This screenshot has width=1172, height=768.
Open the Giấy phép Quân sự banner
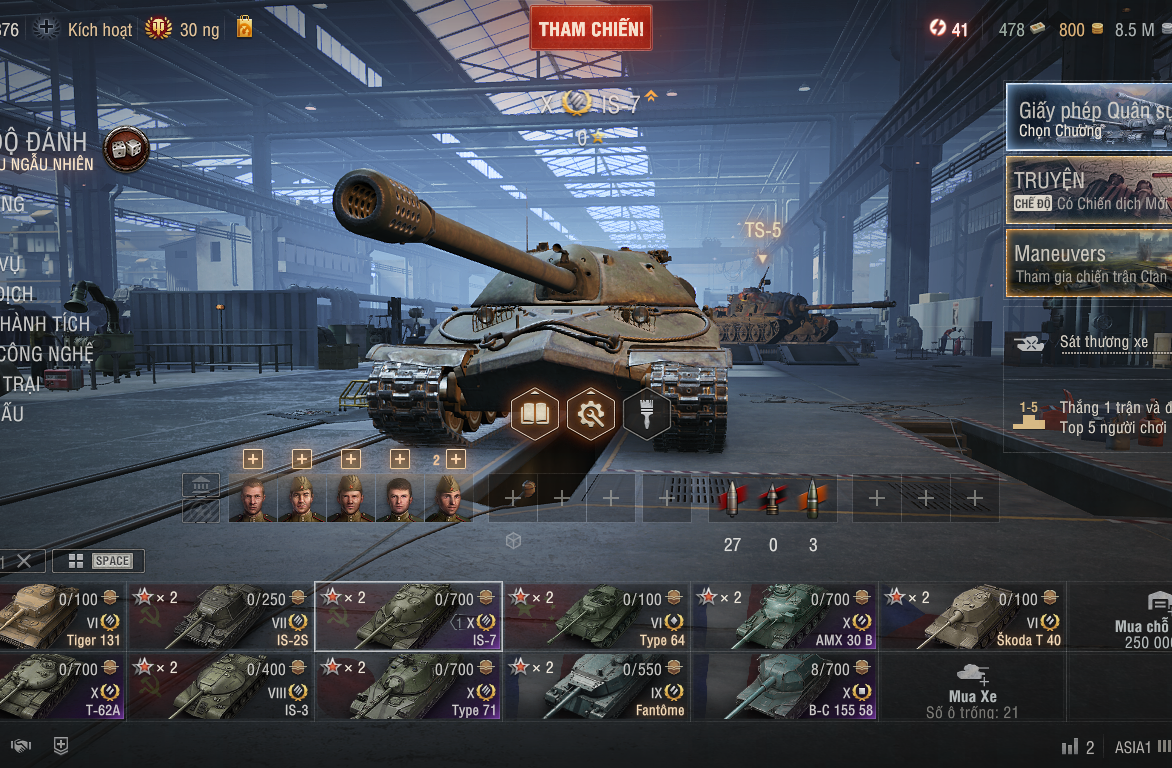click(x=1090, y=118)
